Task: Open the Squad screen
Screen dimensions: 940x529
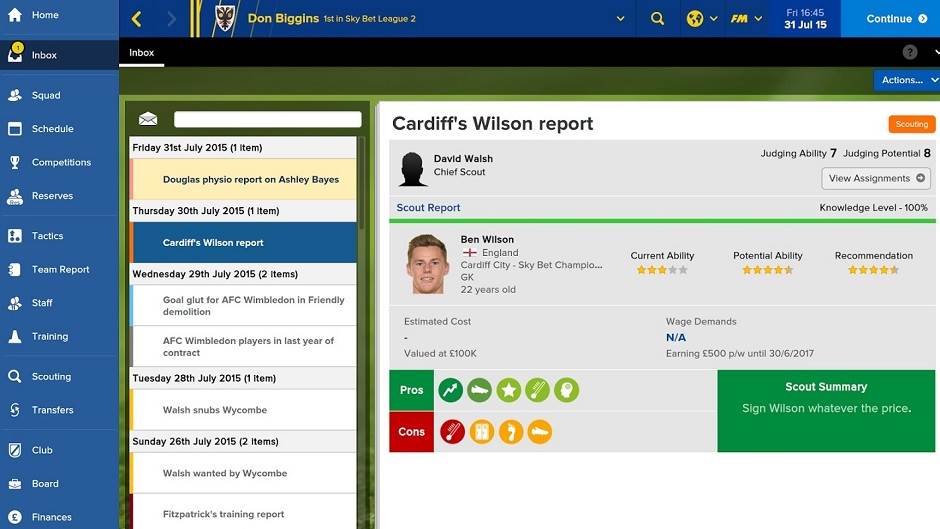Action: point(45,96)
